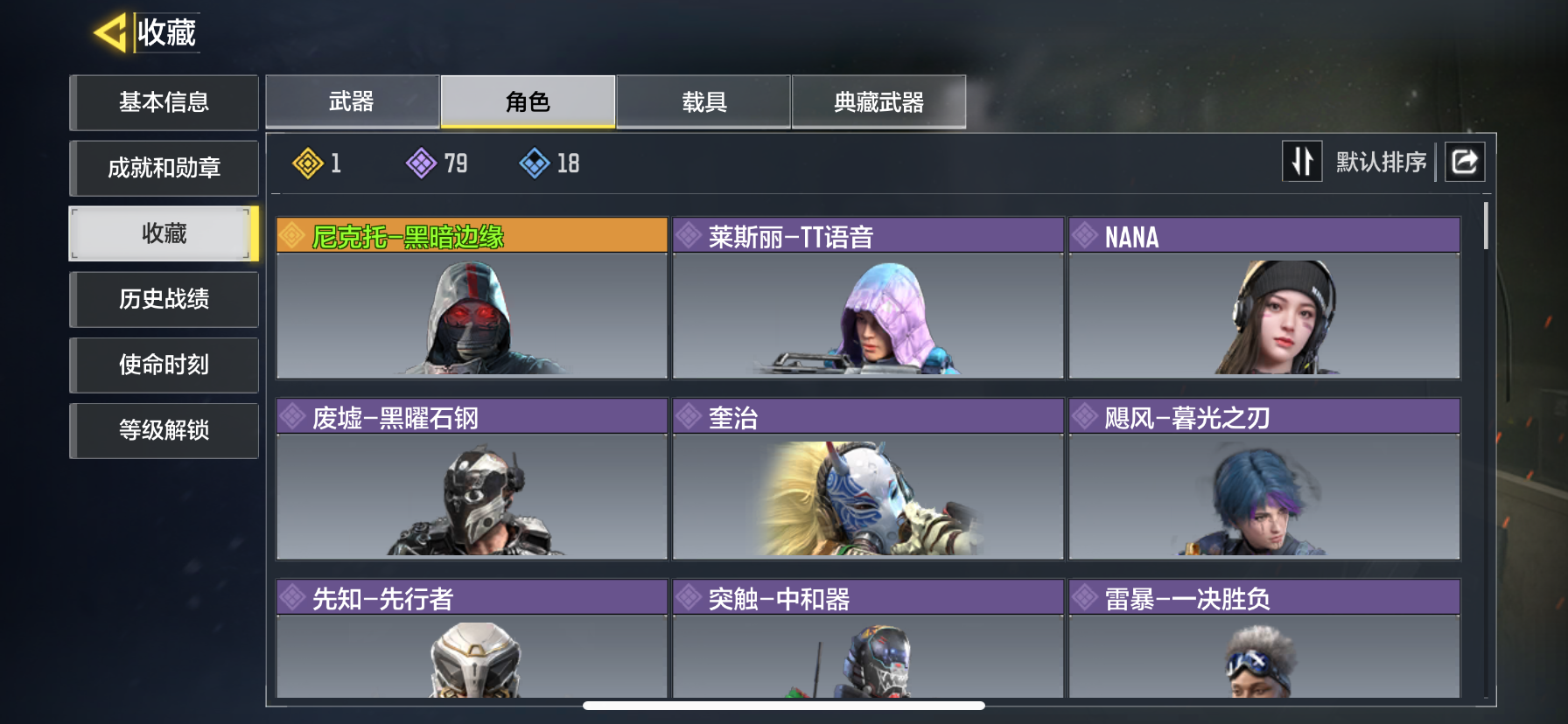Viewport: 1568px width, 724px height.
Task: Select the 尼克托-黑暗边缘 character card
Action: (x=472, y=298)
